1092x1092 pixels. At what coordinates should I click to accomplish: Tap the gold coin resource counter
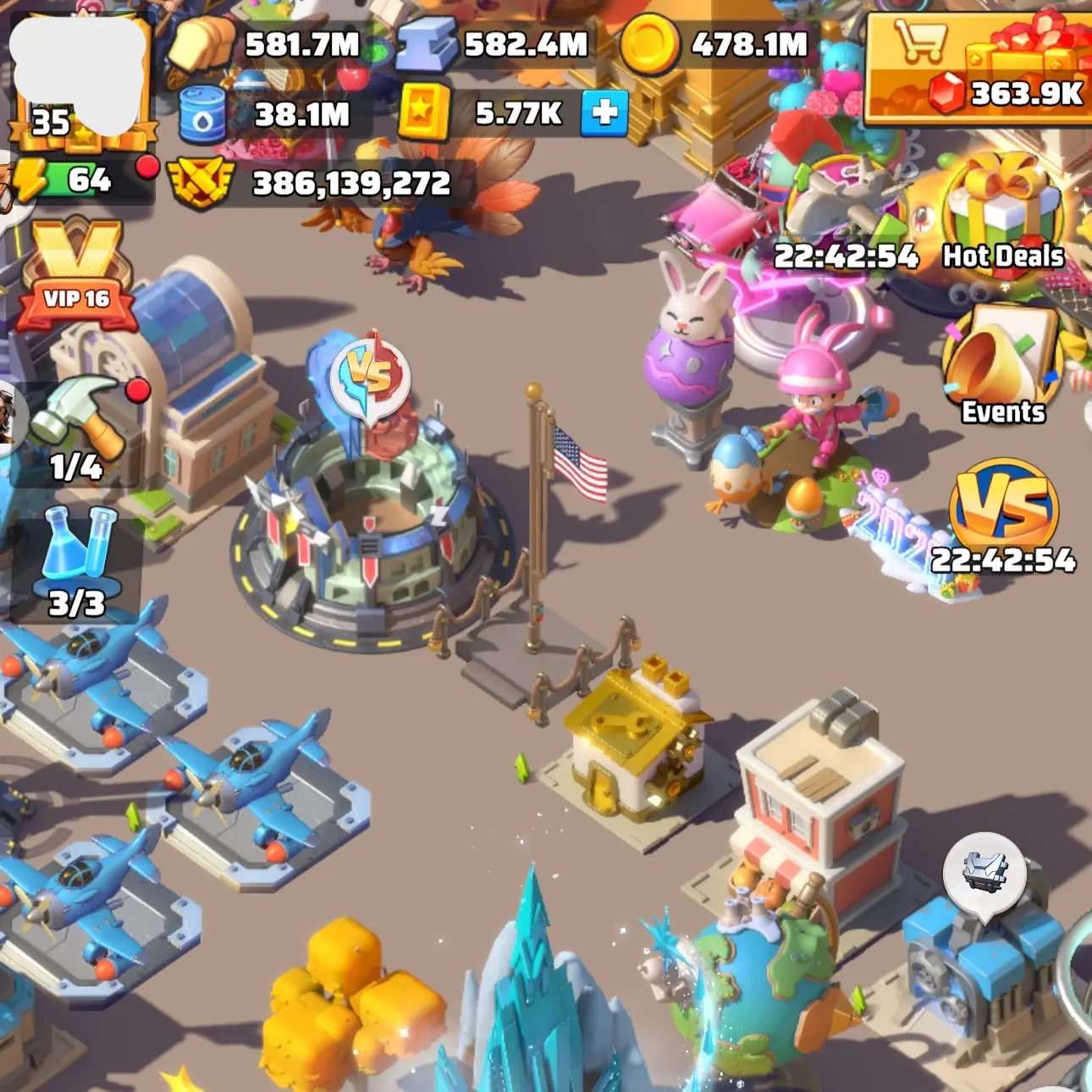720,44
